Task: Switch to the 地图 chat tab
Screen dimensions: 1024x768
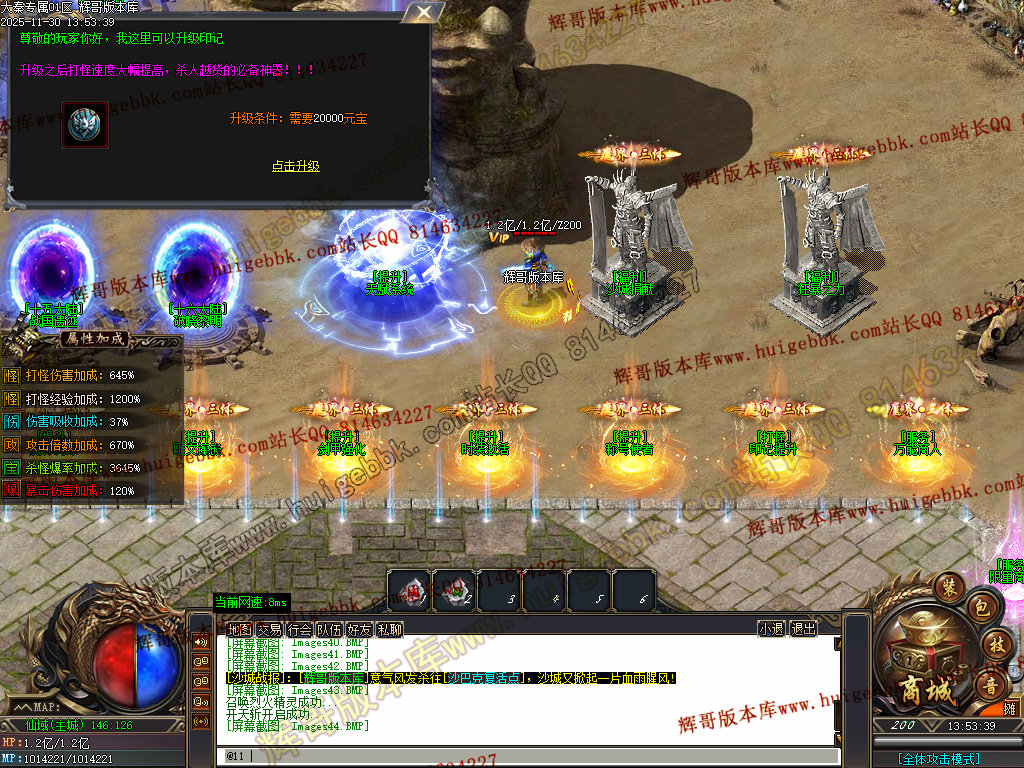Action: coord(239,629)
